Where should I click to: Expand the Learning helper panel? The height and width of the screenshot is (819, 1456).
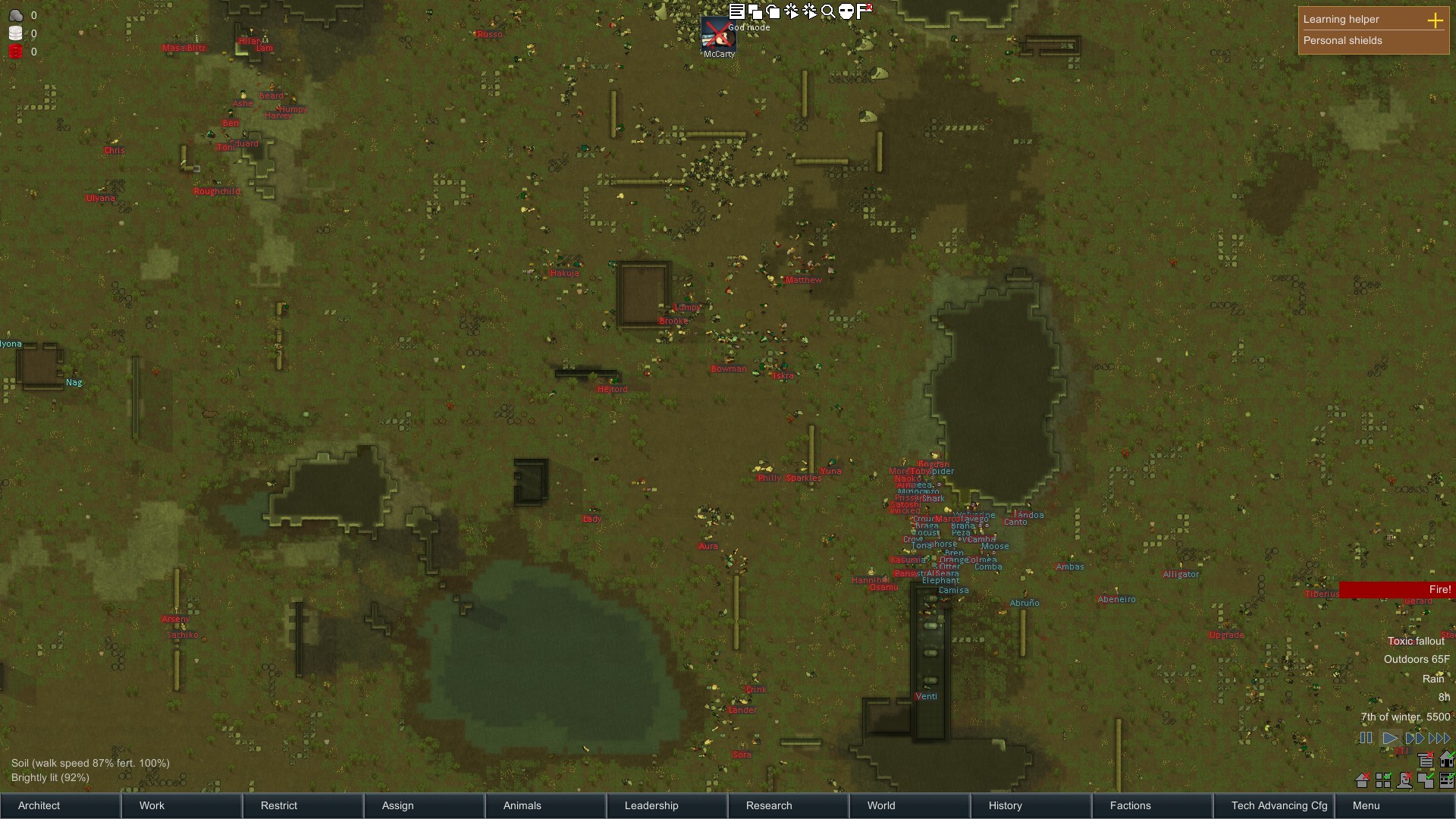point(1435,20)
